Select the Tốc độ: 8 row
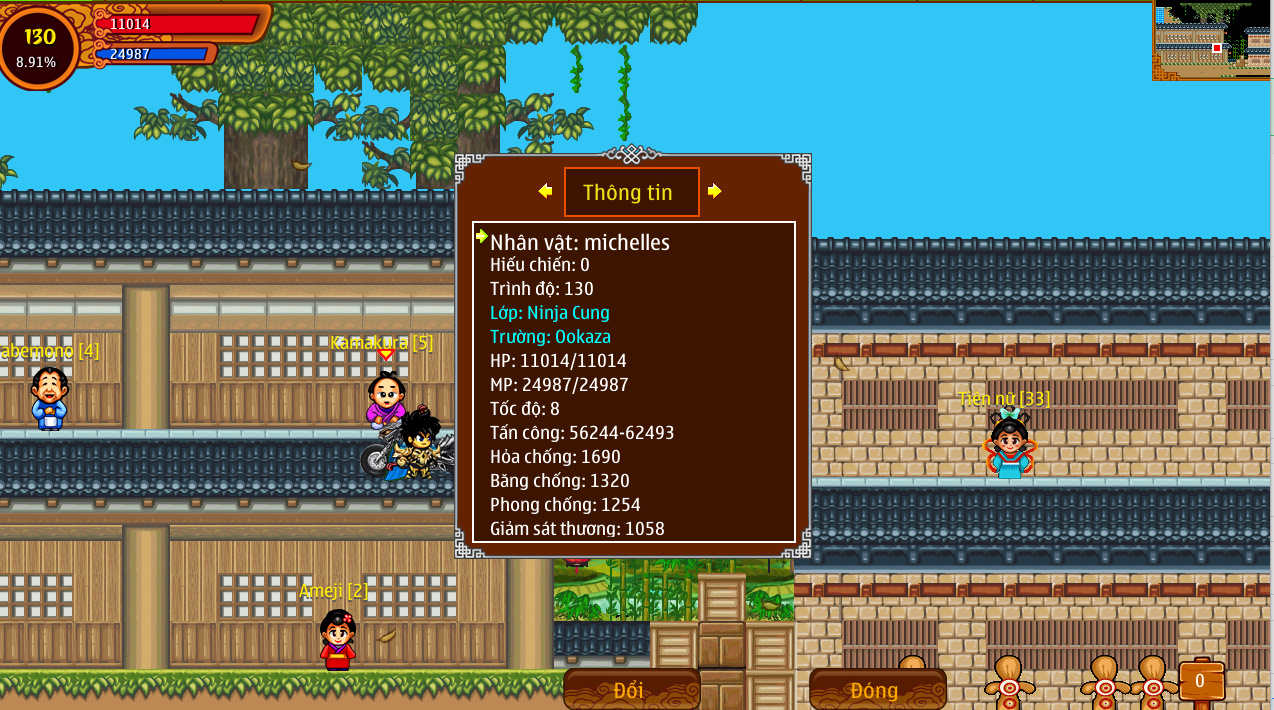This screenshot has height=710, width=1274. click(x=525, y=409)
